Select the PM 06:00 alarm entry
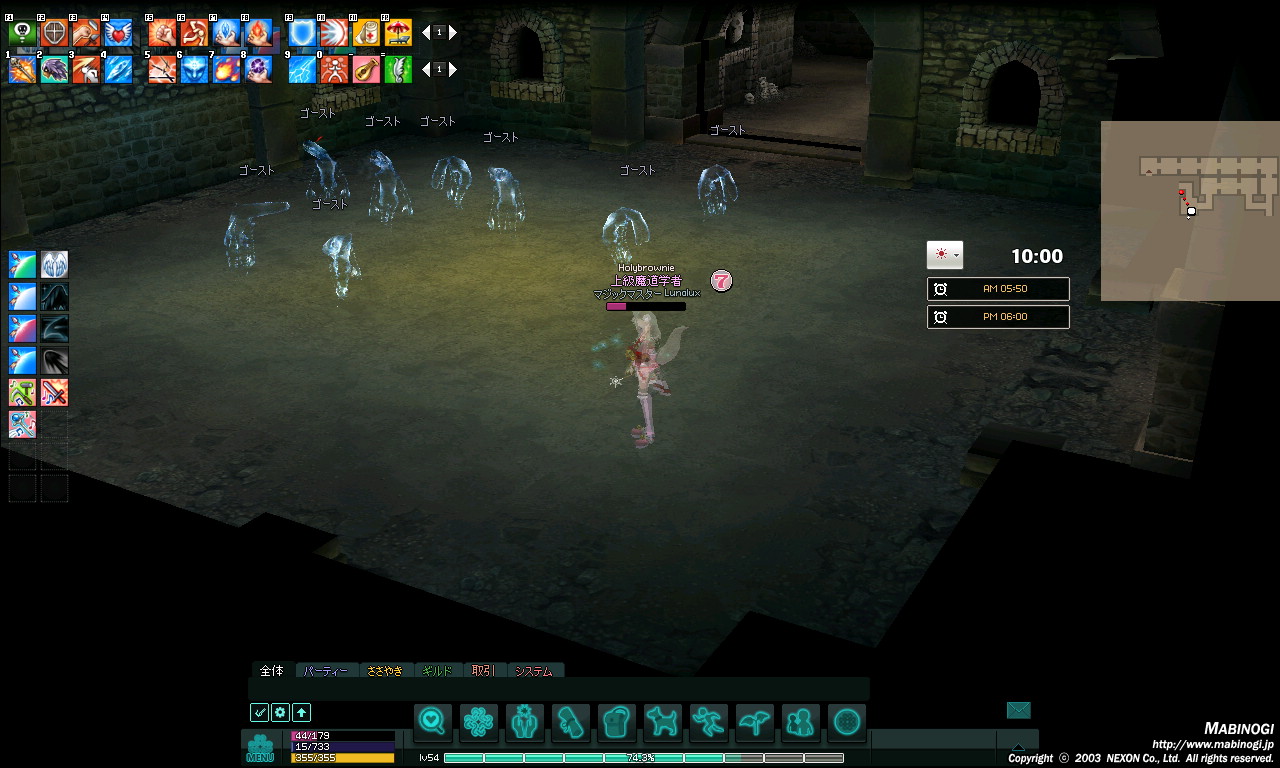The height and width of the screenshot is (768, 1280). pos(998,317)
